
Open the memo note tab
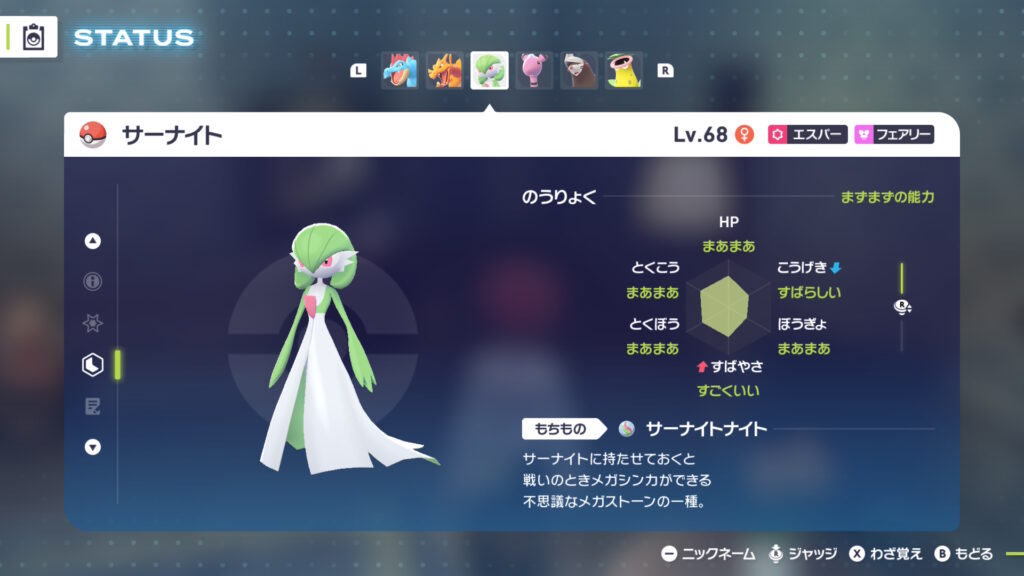93,406
